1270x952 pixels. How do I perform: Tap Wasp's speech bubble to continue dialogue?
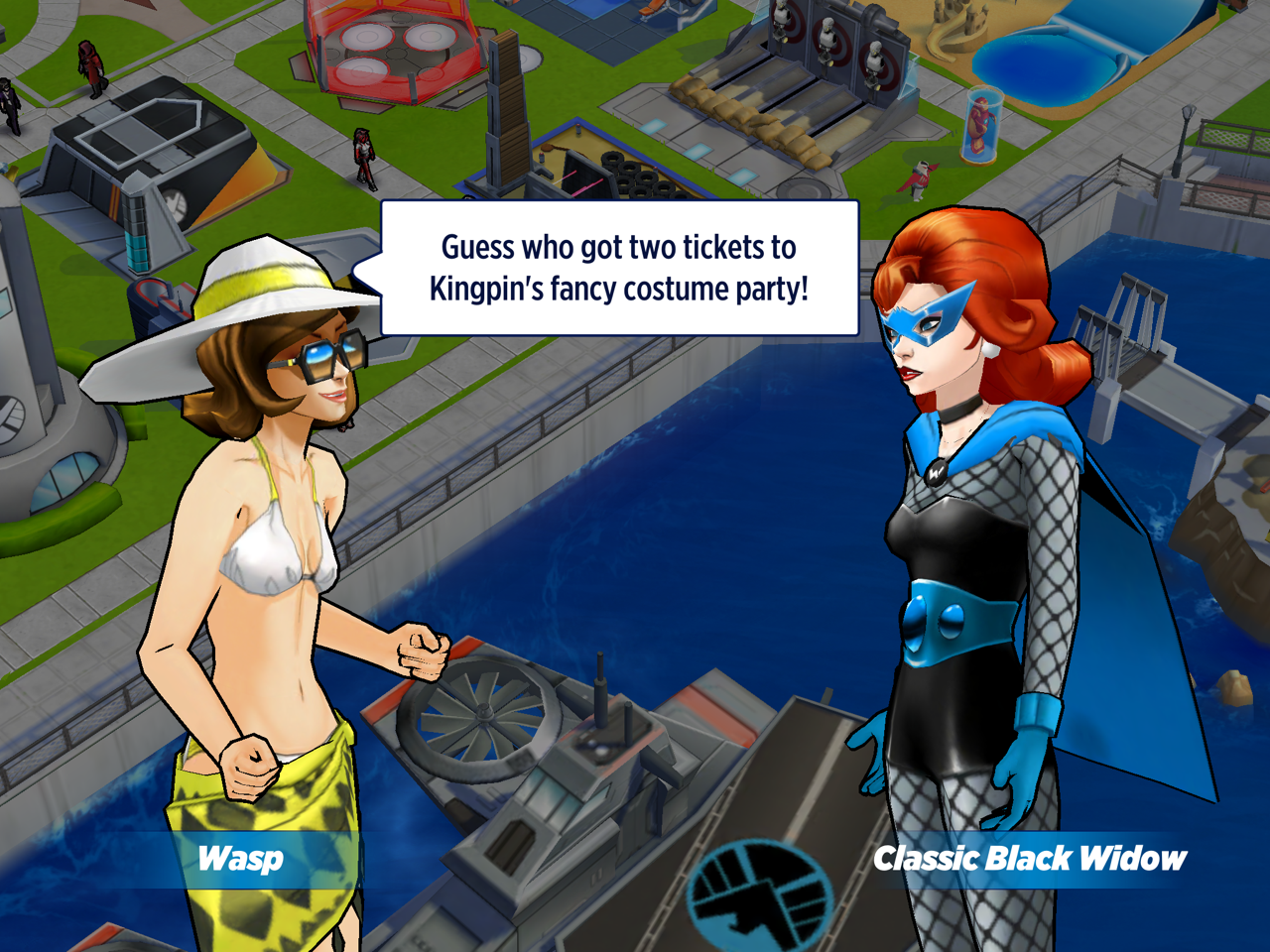[619, 268]
